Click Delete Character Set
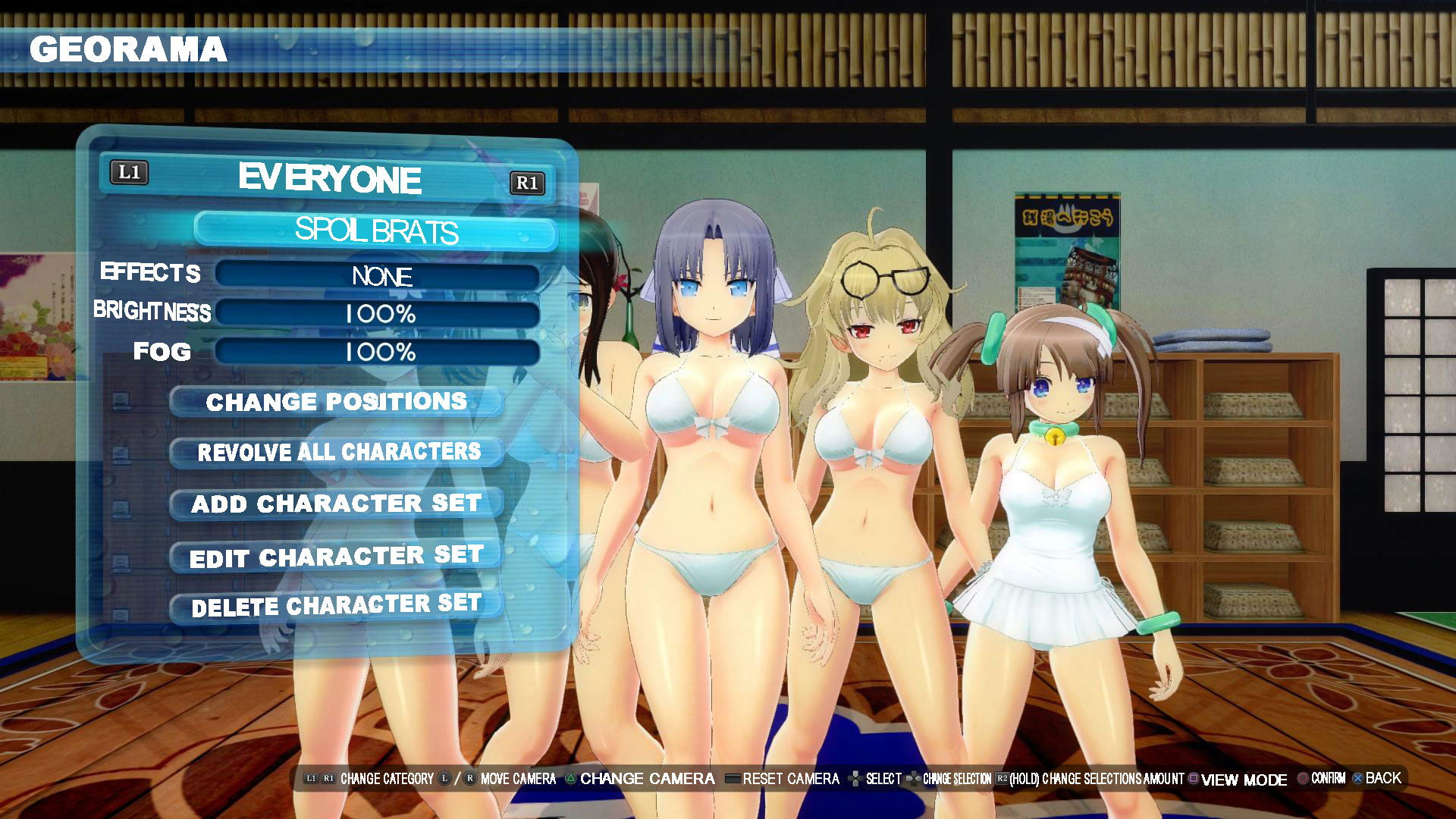The image size is (1456, 819). (336, 606)
